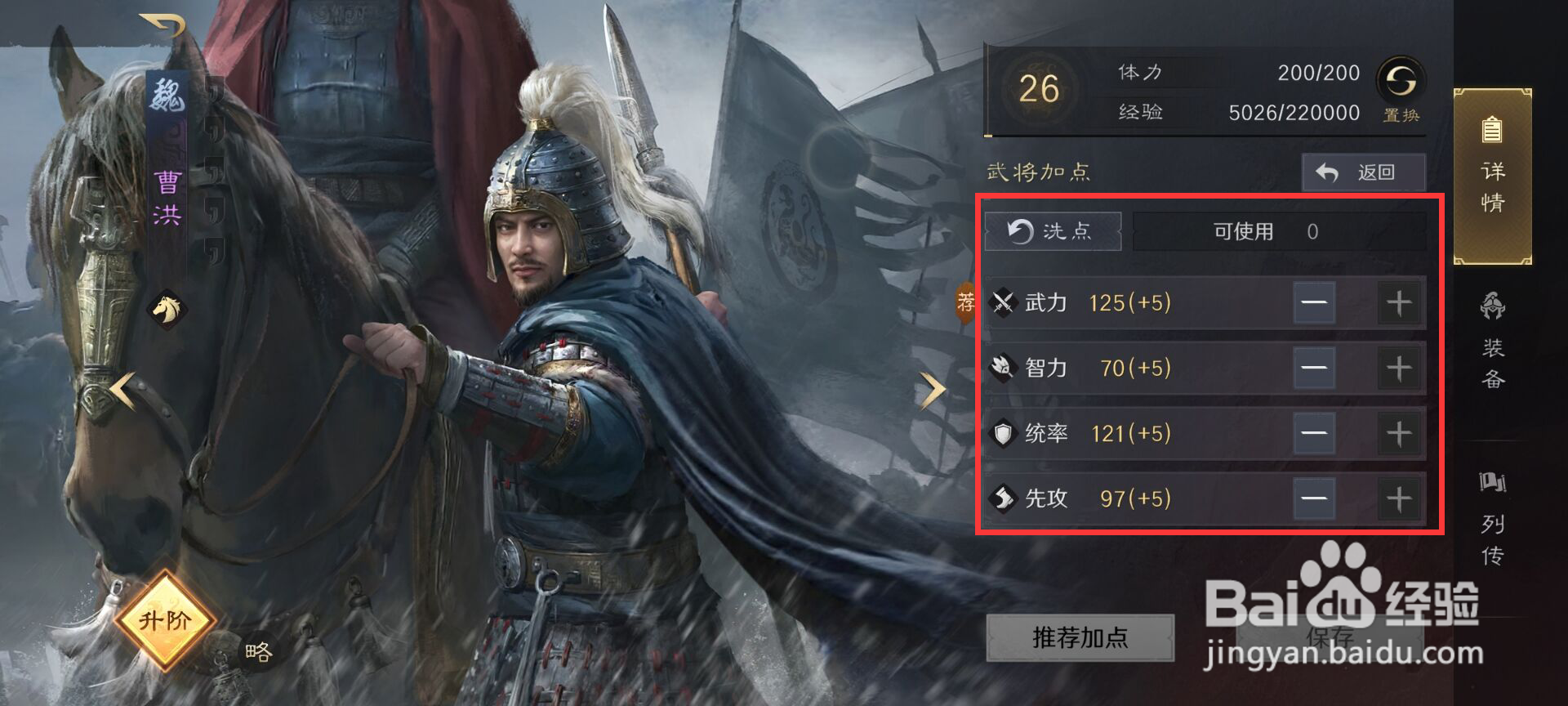1568x706 pixels.
Task: Increase 武力 using its plus stepper
Action: [1398, 302]
